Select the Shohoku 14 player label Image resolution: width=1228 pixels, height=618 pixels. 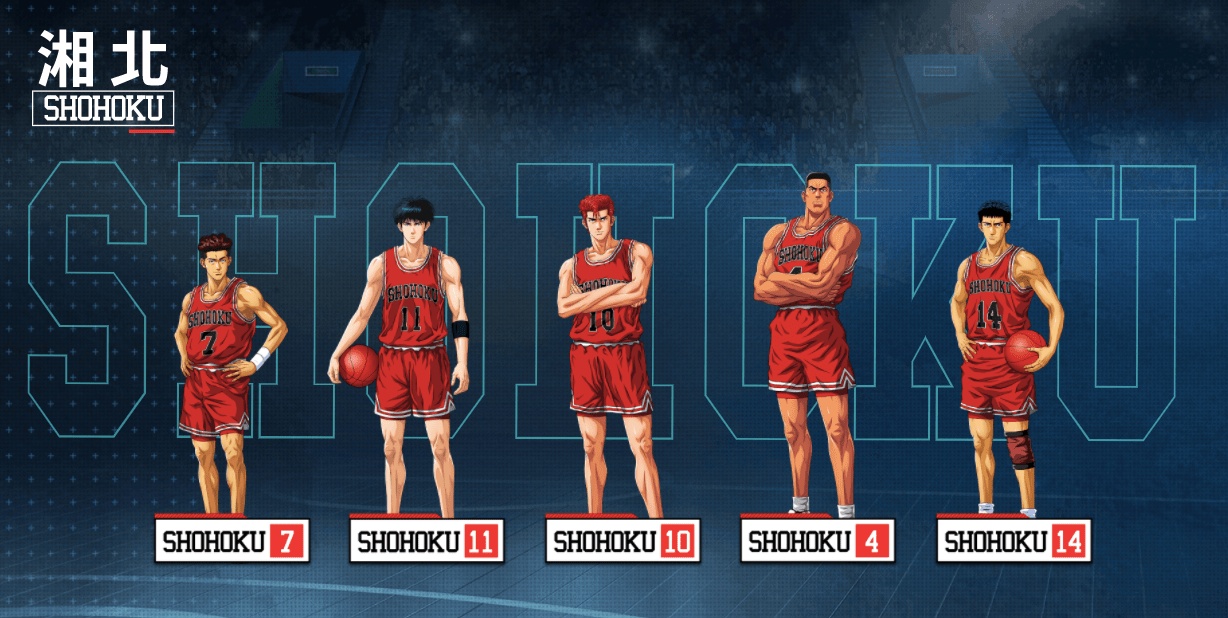coord(1013,542)
